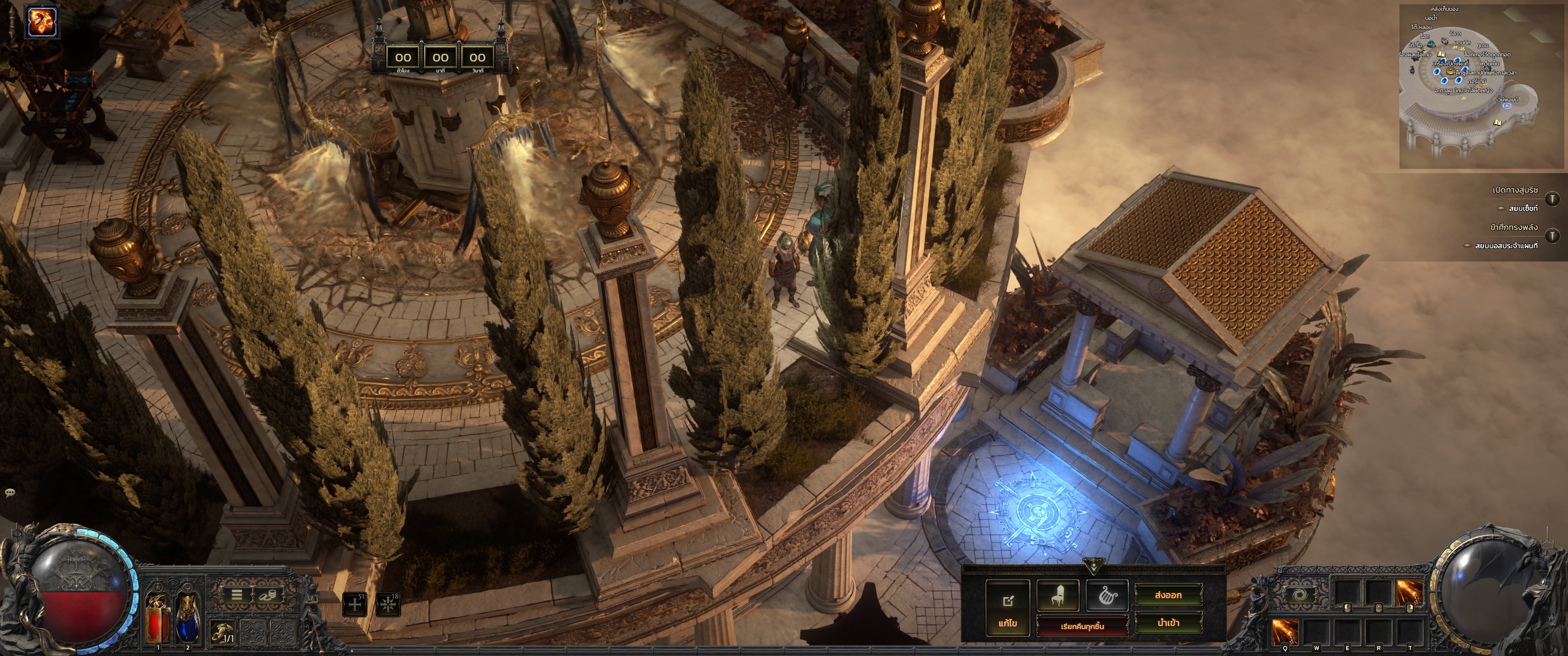
Task: Open the chair decorations button
Action: (1057, 595)
